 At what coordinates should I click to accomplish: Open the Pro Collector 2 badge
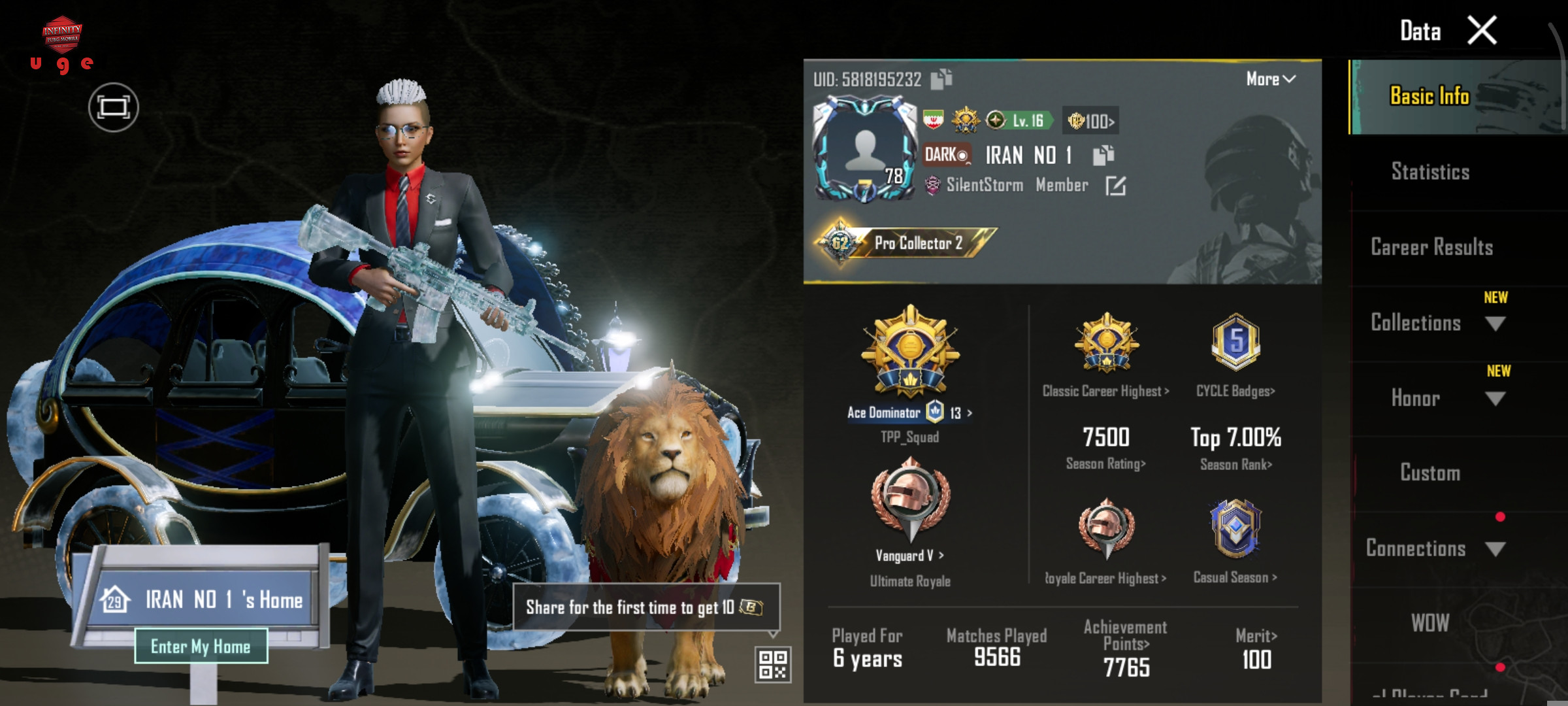(x=907, y=243)
